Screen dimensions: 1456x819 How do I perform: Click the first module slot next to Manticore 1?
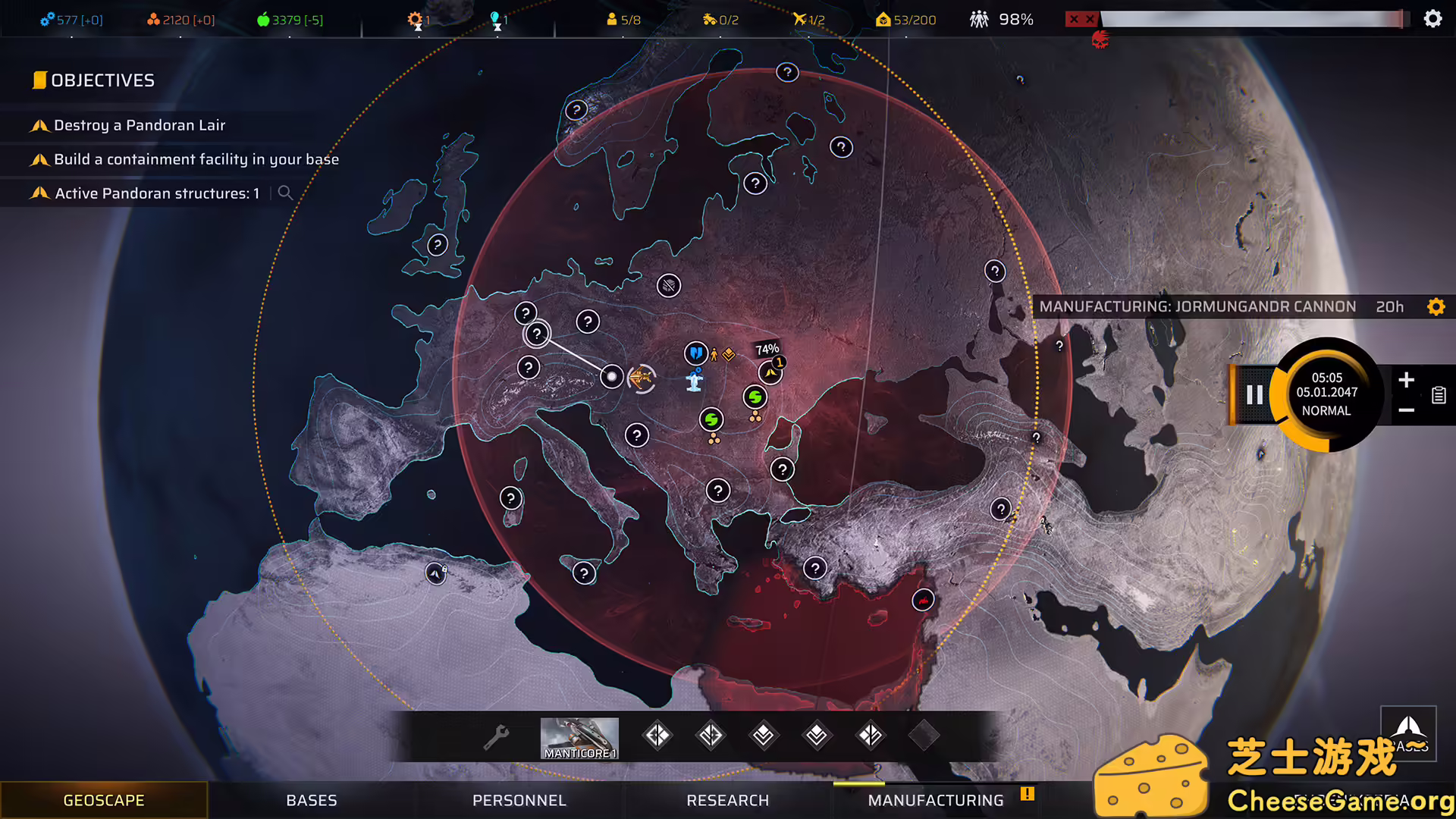pos(657,735)
